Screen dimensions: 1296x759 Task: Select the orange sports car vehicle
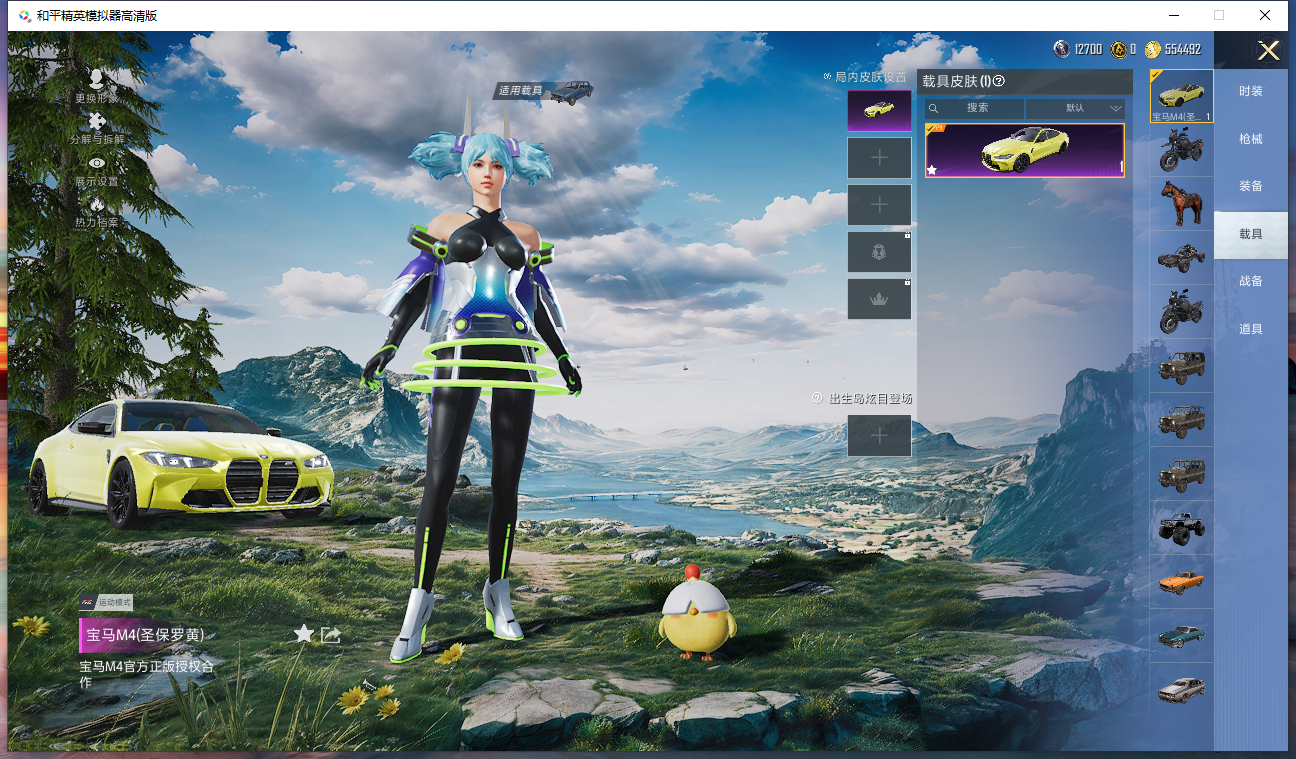(x=1181, y=581)
